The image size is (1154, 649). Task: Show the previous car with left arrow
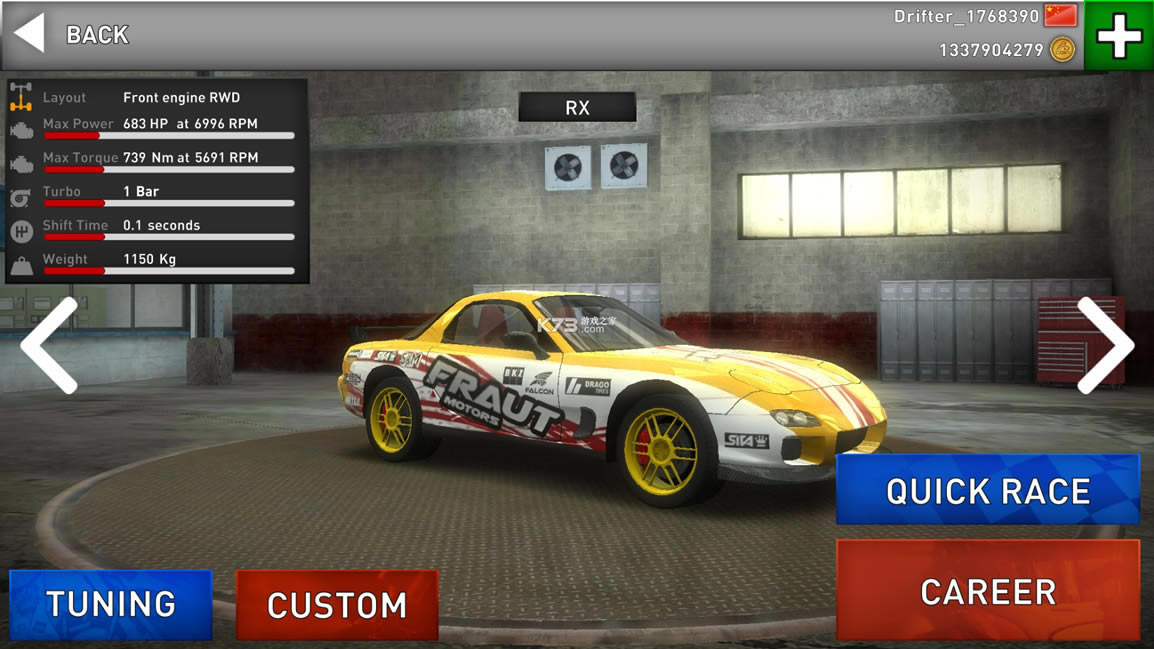coord(49,345)
